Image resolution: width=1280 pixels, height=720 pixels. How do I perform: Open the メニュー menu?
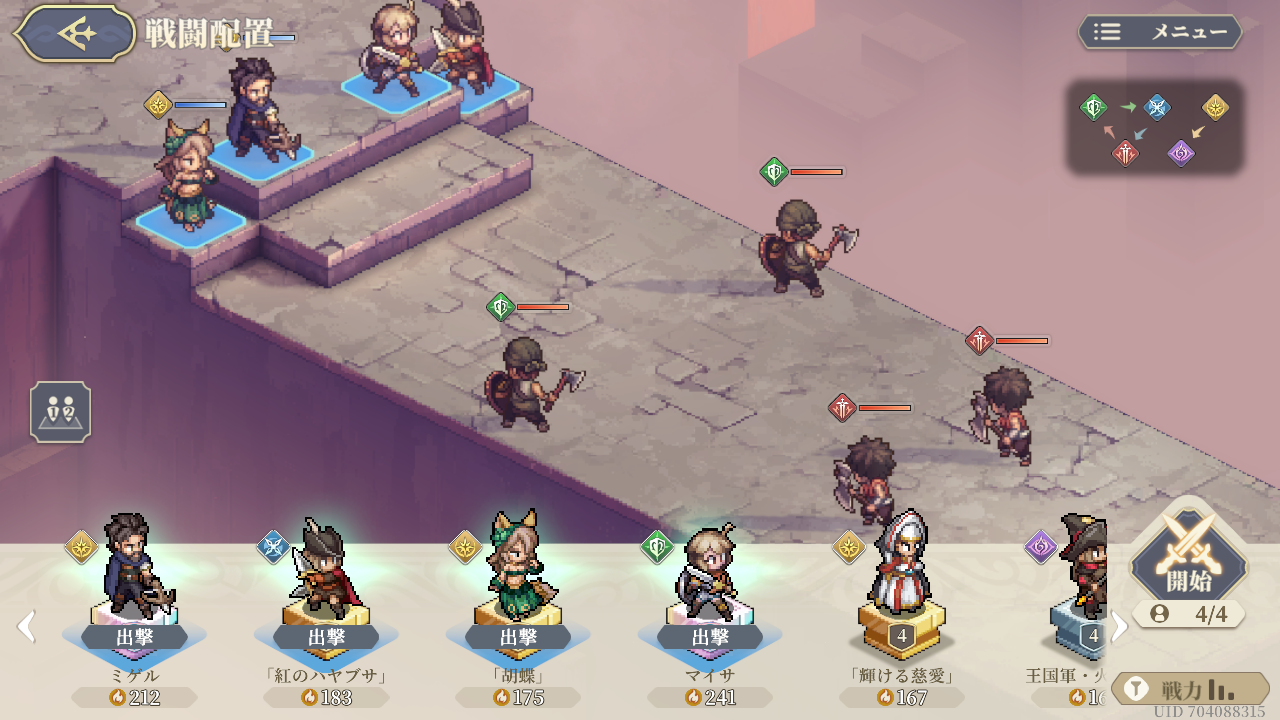tap(1160, 32)
